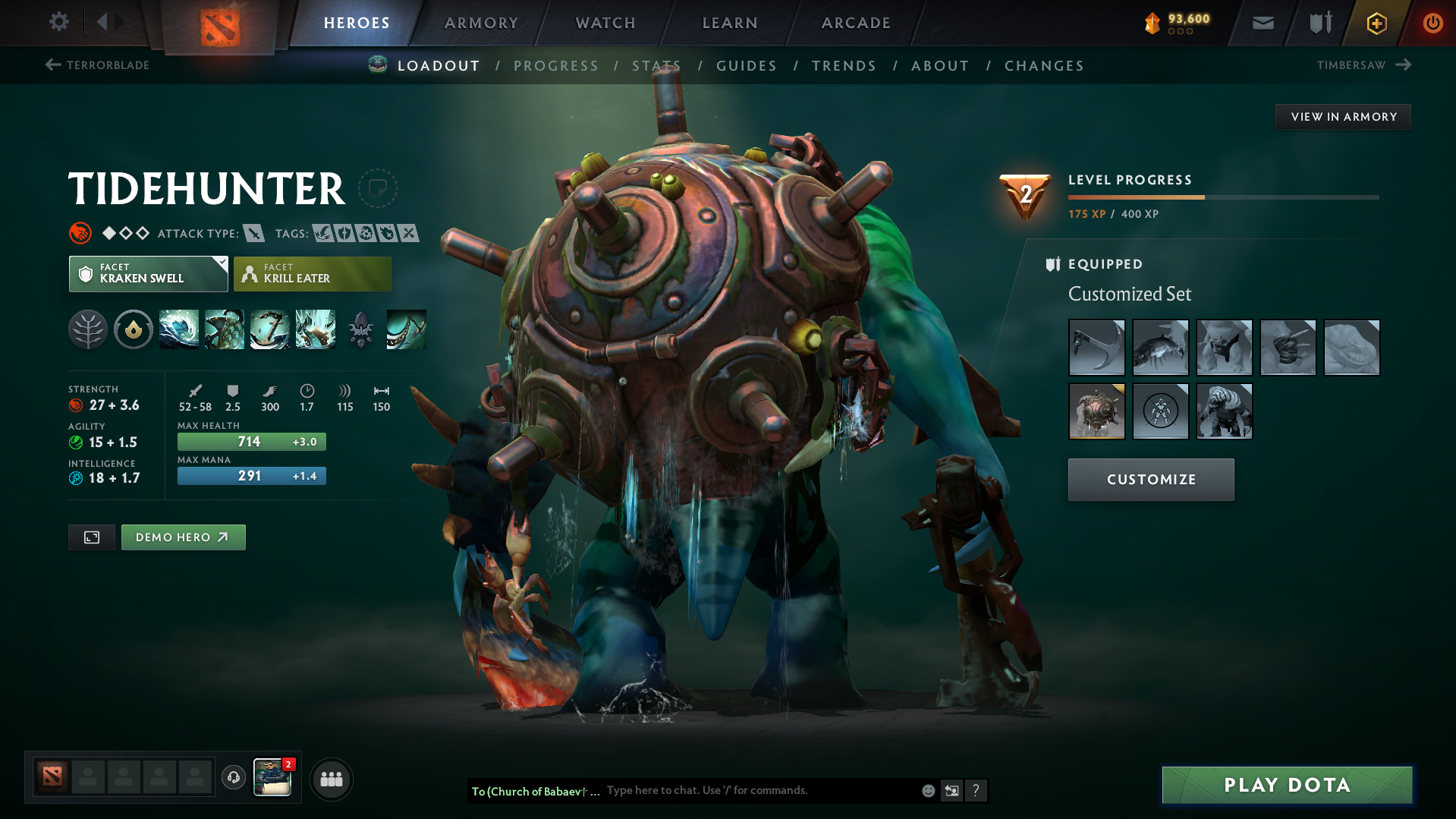This screenshot has width=1456, height=819.
Task: Open the Gush ability icon
Action: click(x=178, y=329)
